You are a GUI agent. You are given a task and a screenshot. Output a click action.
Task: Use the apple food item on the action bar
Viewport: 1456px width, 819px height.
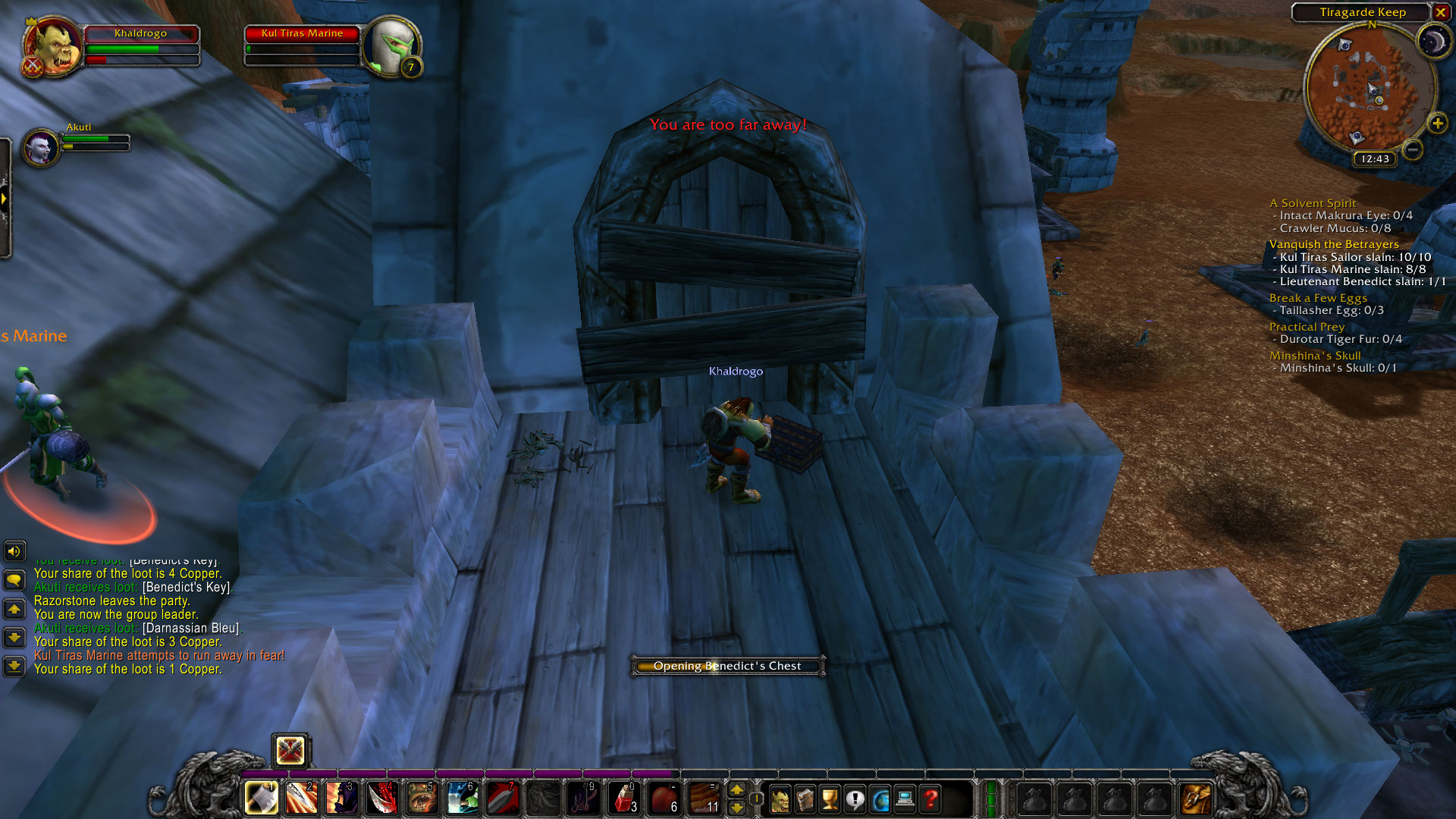(x=664, y=798)
